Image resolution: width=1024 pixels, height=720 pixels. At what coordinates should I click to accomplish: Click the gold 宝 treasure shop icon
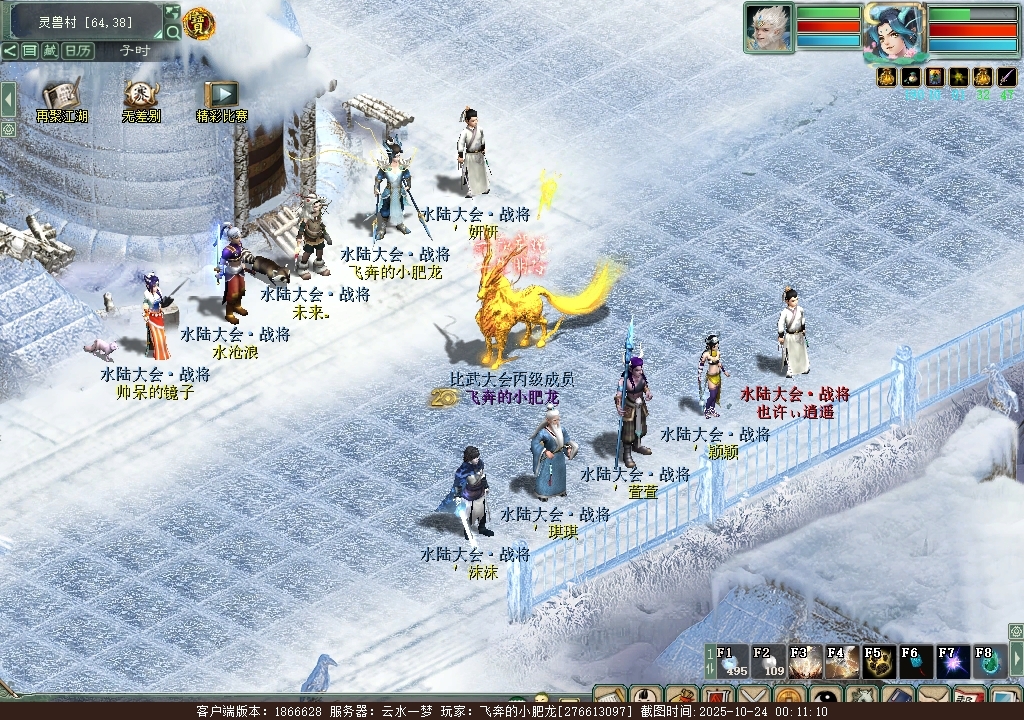pyautogui.click(x=199, y=23)
